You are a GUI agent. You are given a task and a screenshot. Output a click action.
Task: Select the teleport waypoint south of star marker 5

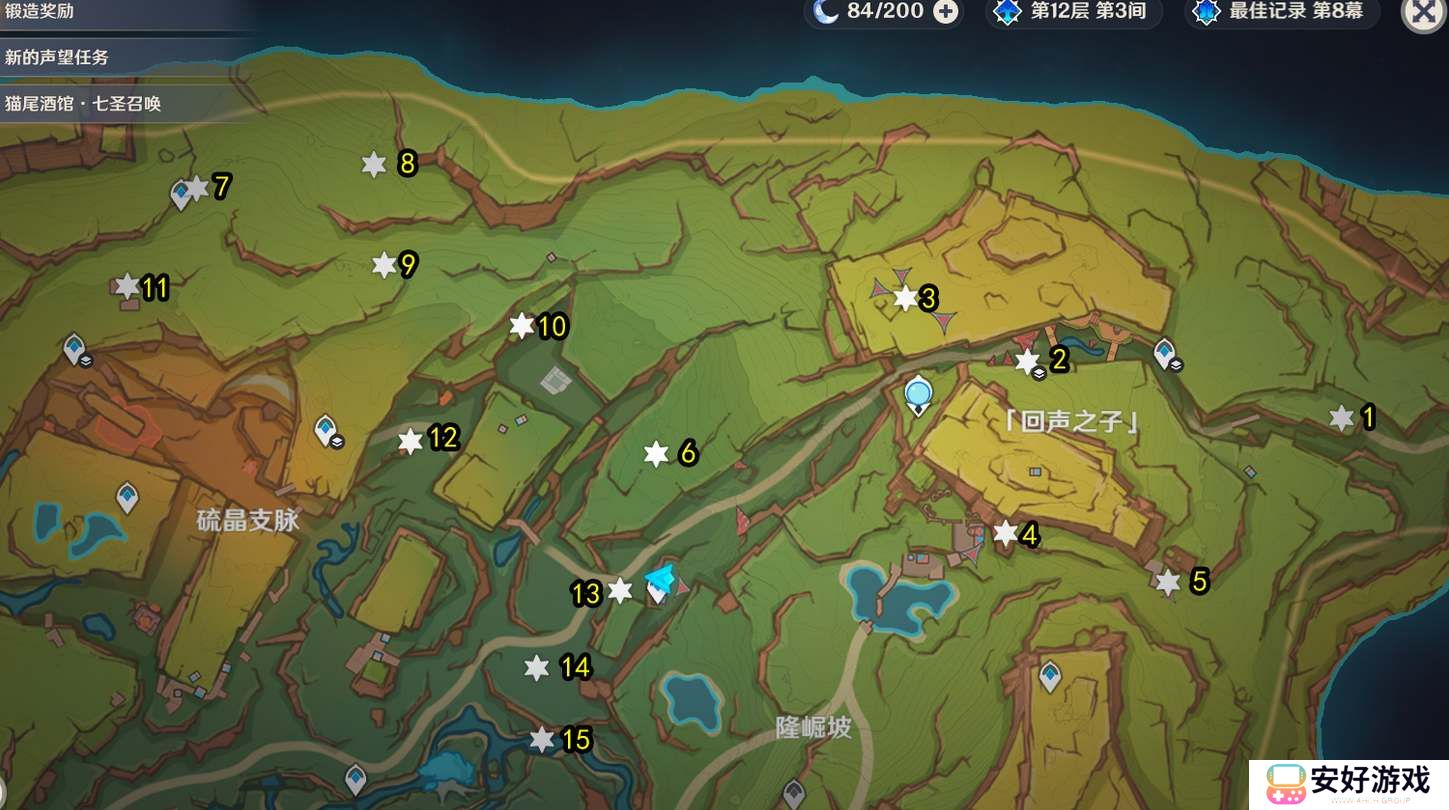[1050, 676]
